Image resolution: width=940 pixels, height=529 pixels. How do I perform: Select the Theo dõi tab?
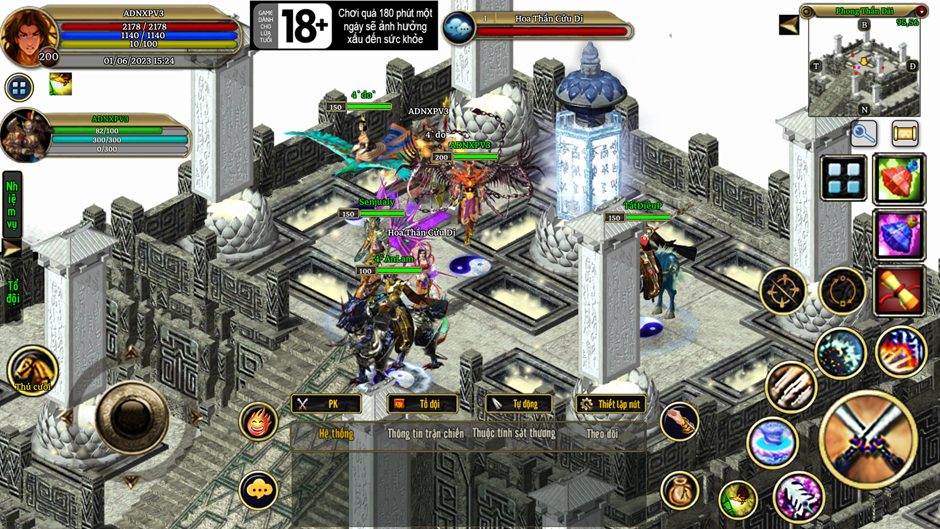[x=602, y=434]
